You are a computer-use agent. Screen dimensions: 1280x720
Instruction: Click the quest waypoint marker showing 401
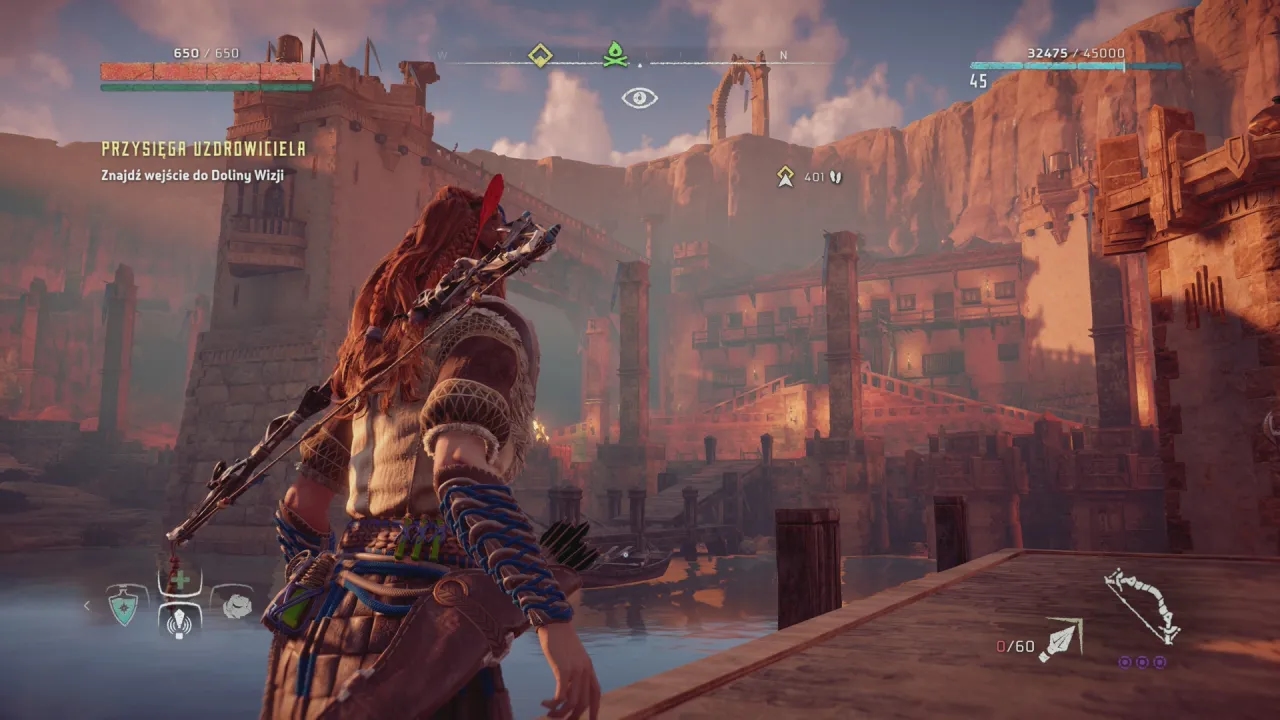786,177
